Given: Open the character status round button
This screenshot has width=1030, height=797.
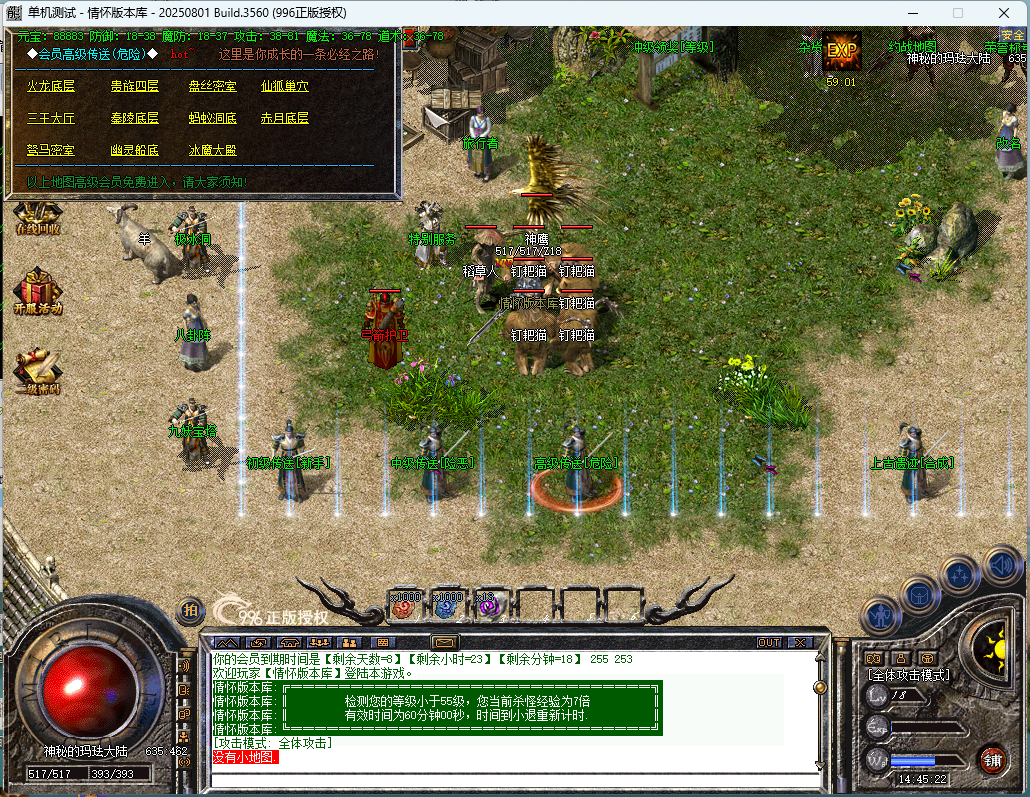Looking at the screenshot, I should pos(882,616).
